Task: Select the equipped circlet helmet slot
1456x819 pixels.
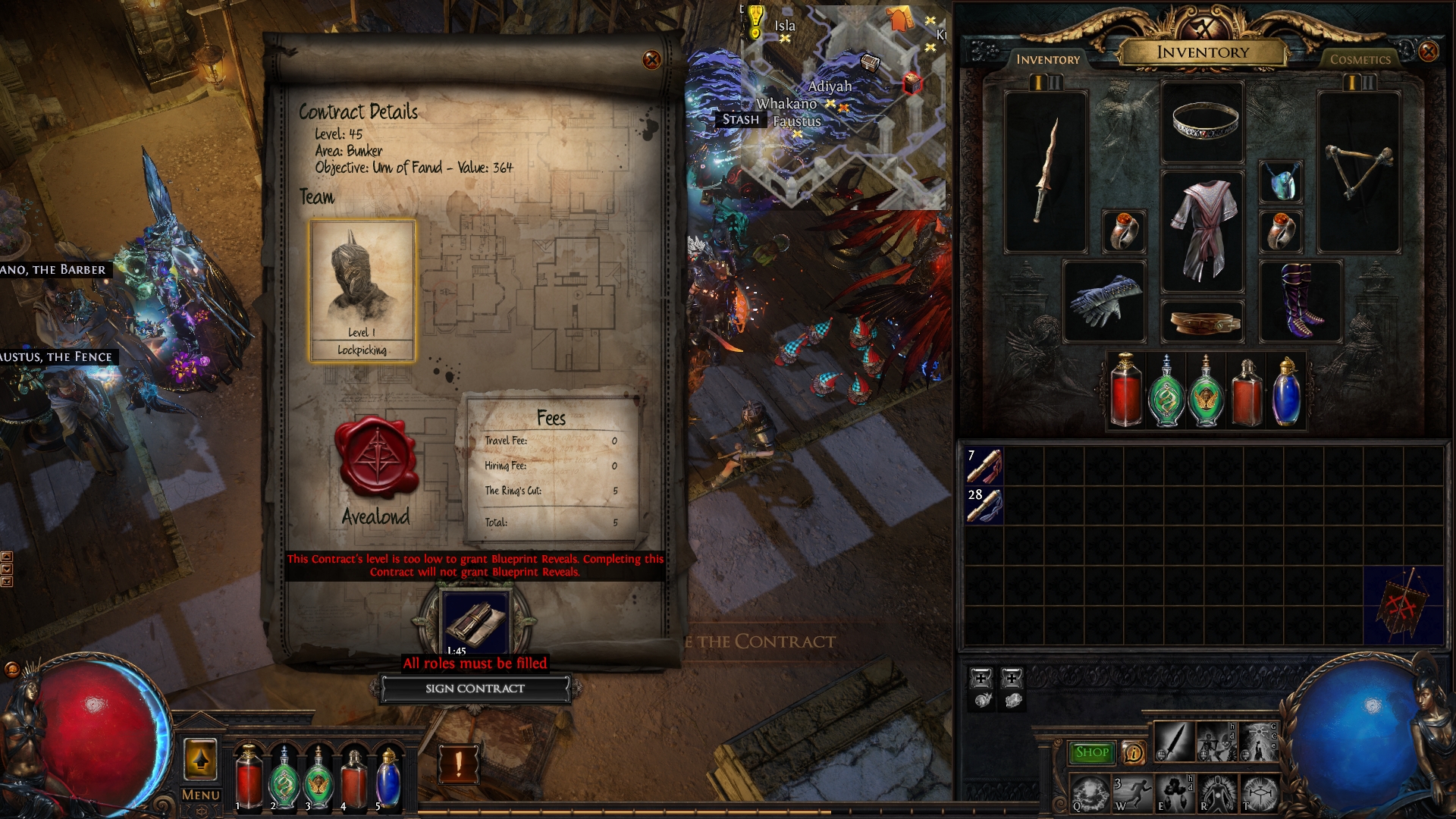Action: point(1203,121)
